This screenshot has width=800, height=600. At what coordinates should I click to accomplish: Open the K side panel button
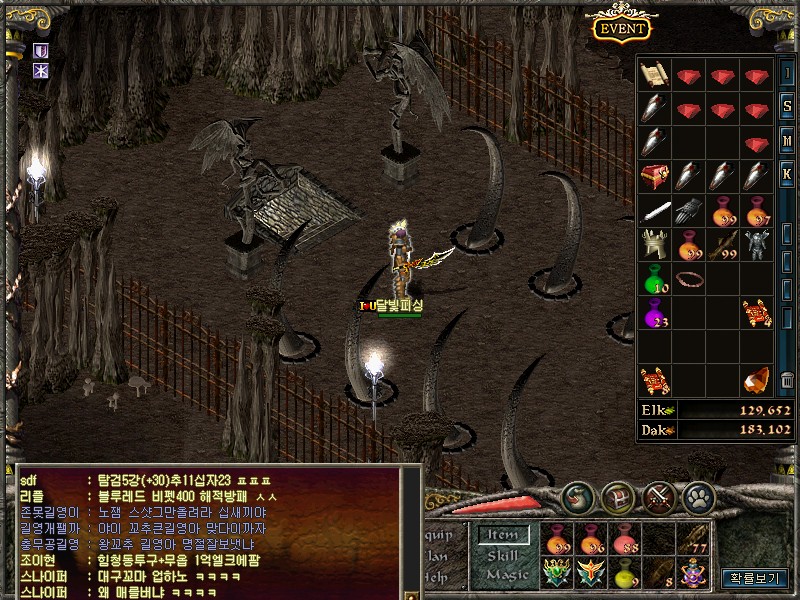[x=788, y=174]
